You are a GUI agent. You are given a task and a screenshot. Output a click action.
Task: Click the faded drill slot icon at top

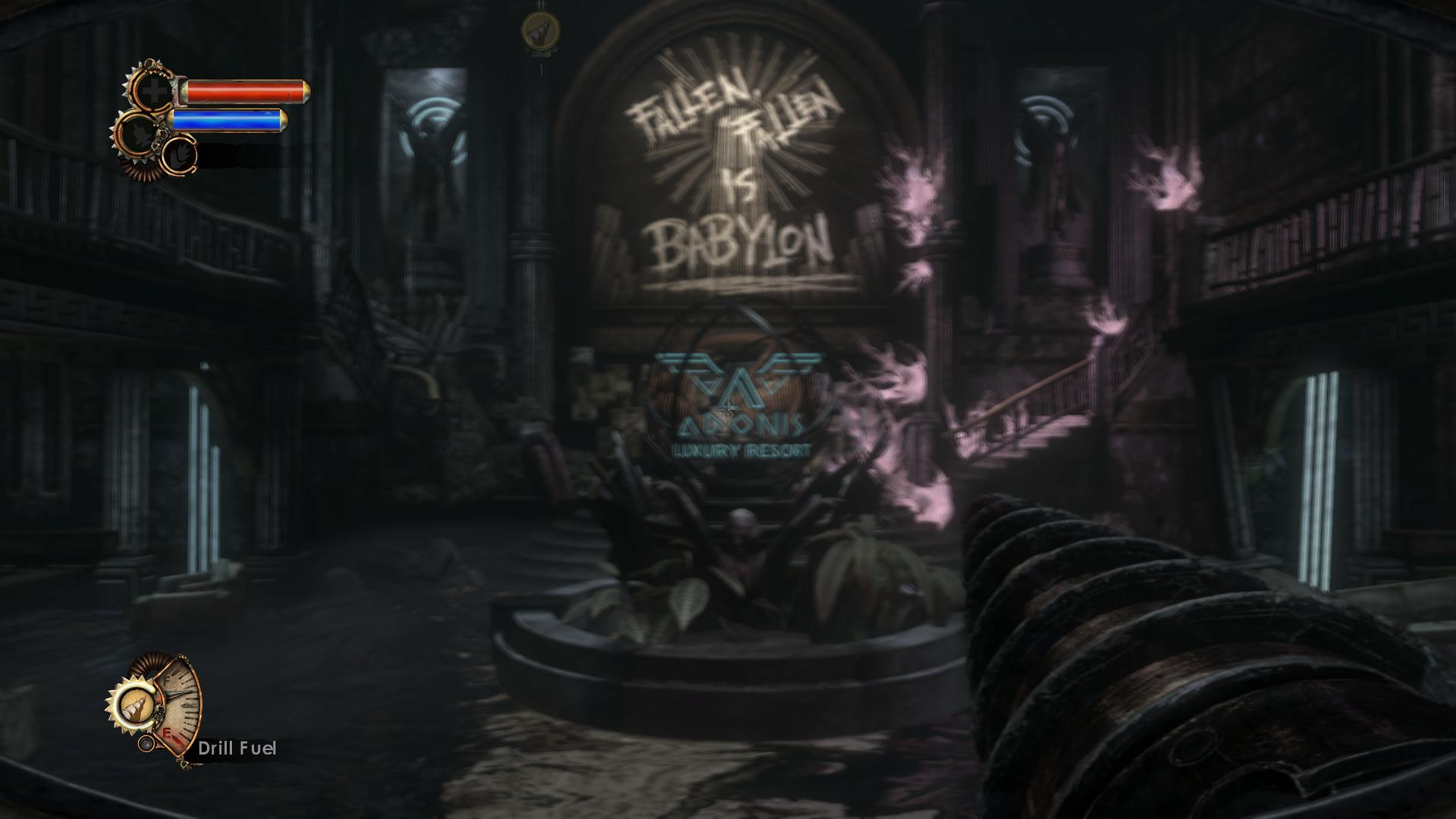tap(541, 30)
